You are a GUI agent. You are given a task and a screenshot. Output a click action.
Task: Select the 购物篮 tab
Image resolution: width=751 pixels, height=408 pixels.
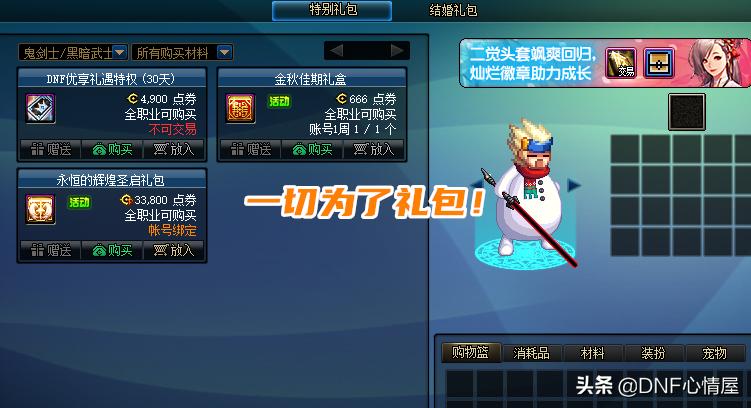pyautogui.click(x=470, y=353)
